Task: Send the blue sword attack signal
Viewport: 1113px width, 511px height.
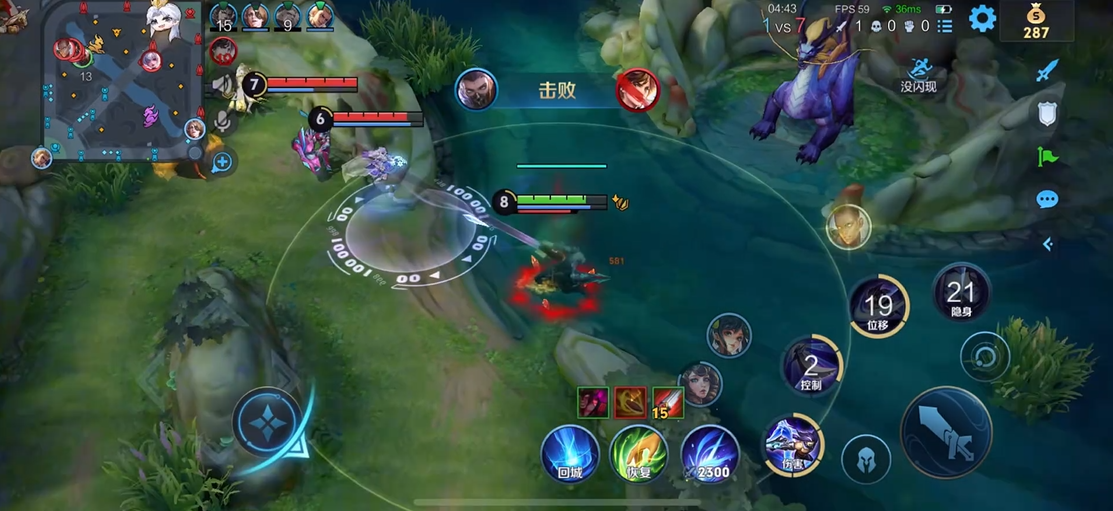Action: pyautogui.click(x=1047, y=71)
